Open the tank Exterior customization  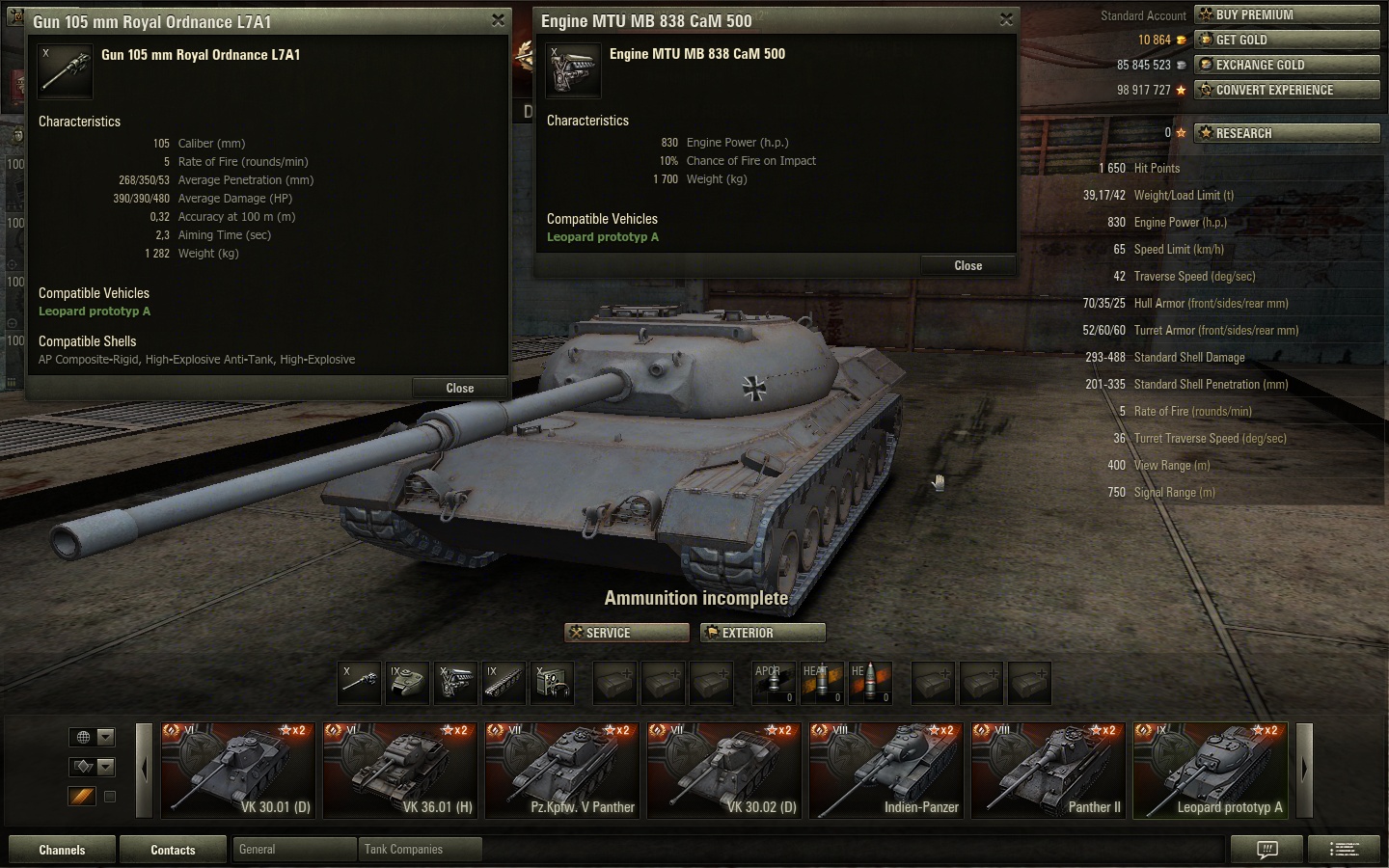point(763,633)
